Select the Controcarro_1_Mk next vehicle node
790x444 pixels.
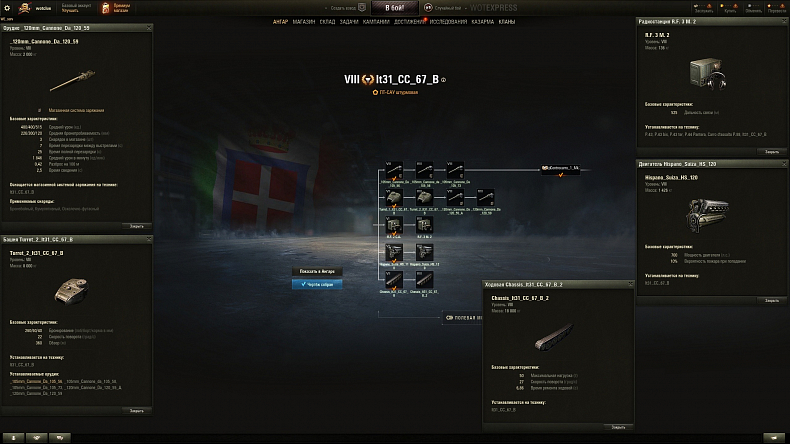(x=561, y=169)
